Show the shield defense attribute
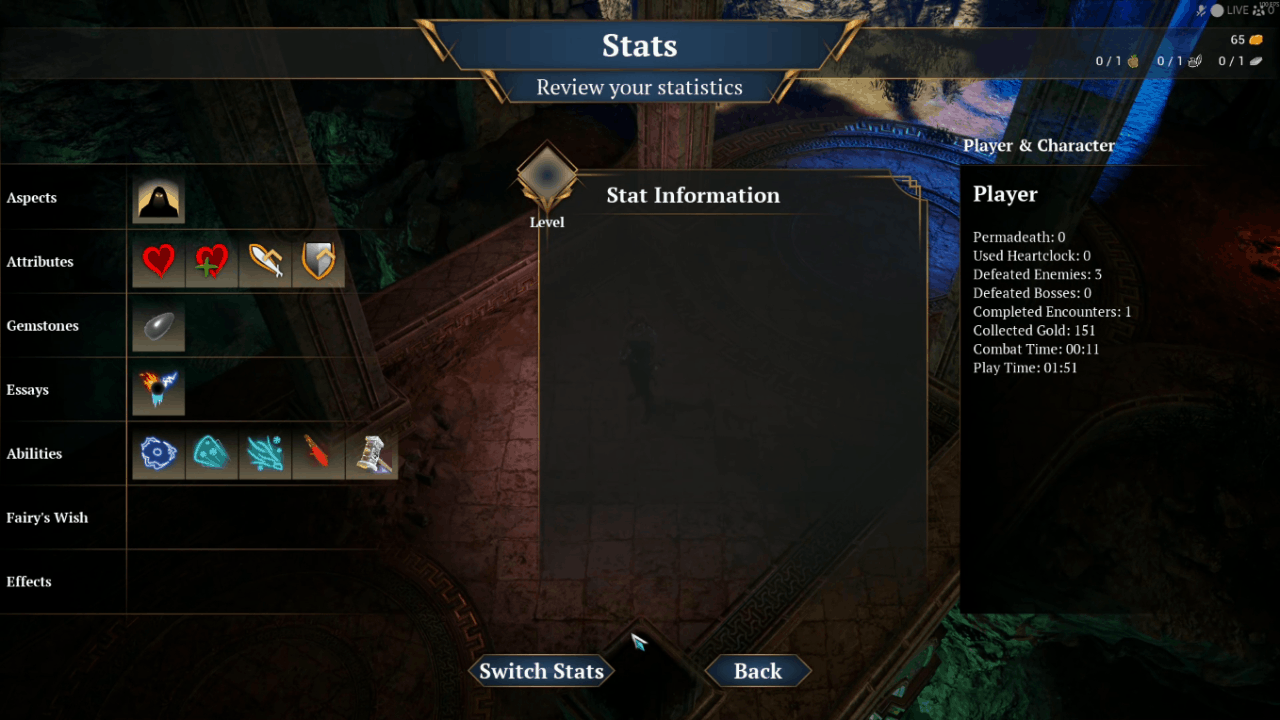Image resolution: width=1280 pixels, height=720 pixels. tap(318, 262)
